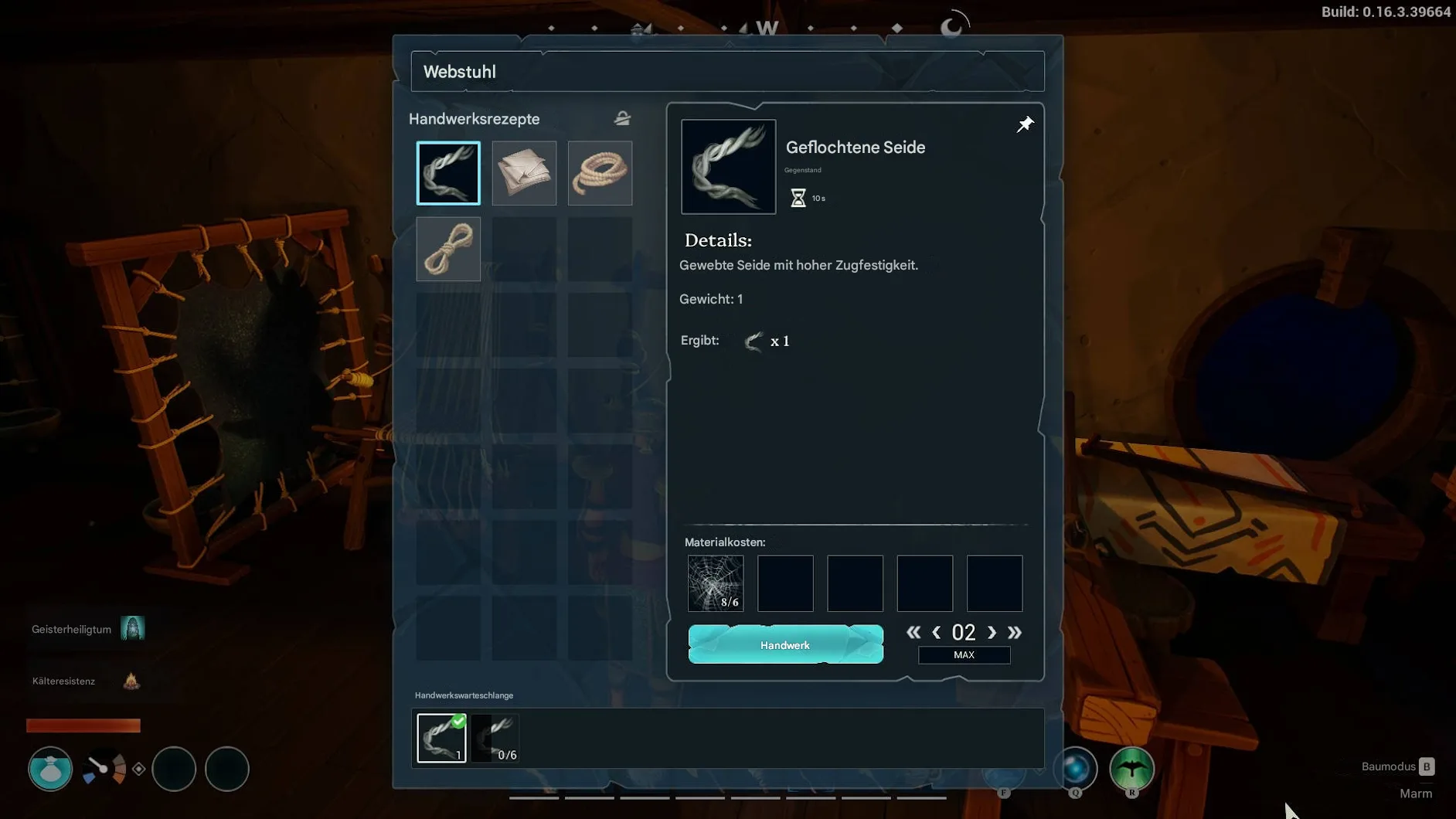Click the spider web material slot
The width and height of the screenshot is (1456, 819).
[716, 583]
